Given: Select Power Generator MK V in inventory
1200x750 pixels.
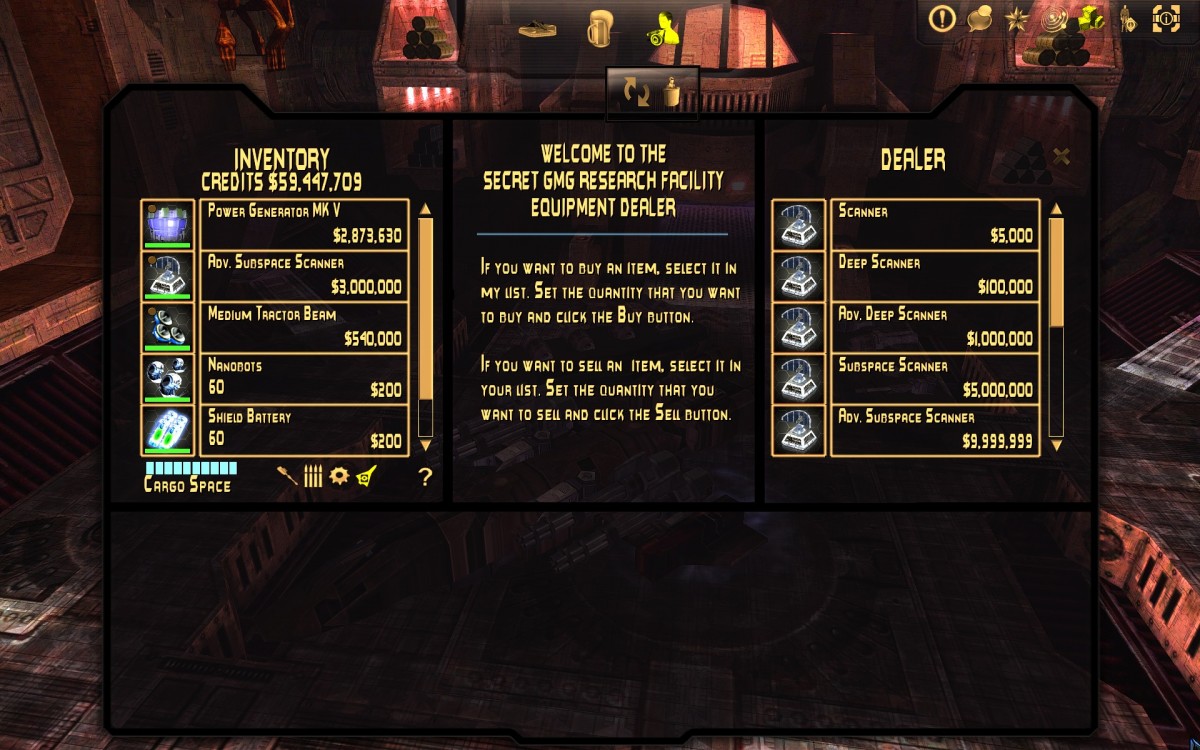Looking at the screenshot, I should coord(304,224).
